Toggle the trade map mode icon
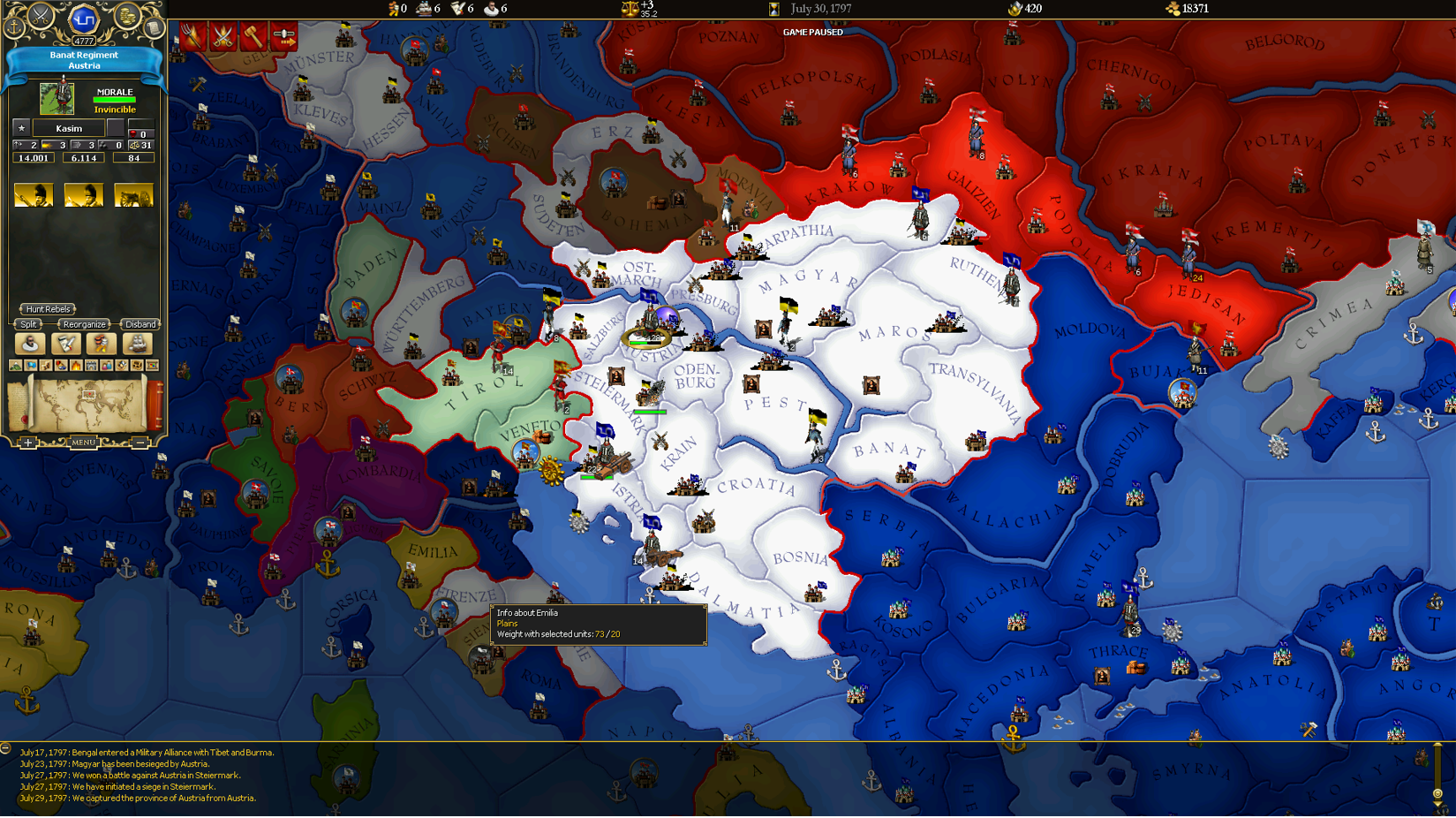 136,365
